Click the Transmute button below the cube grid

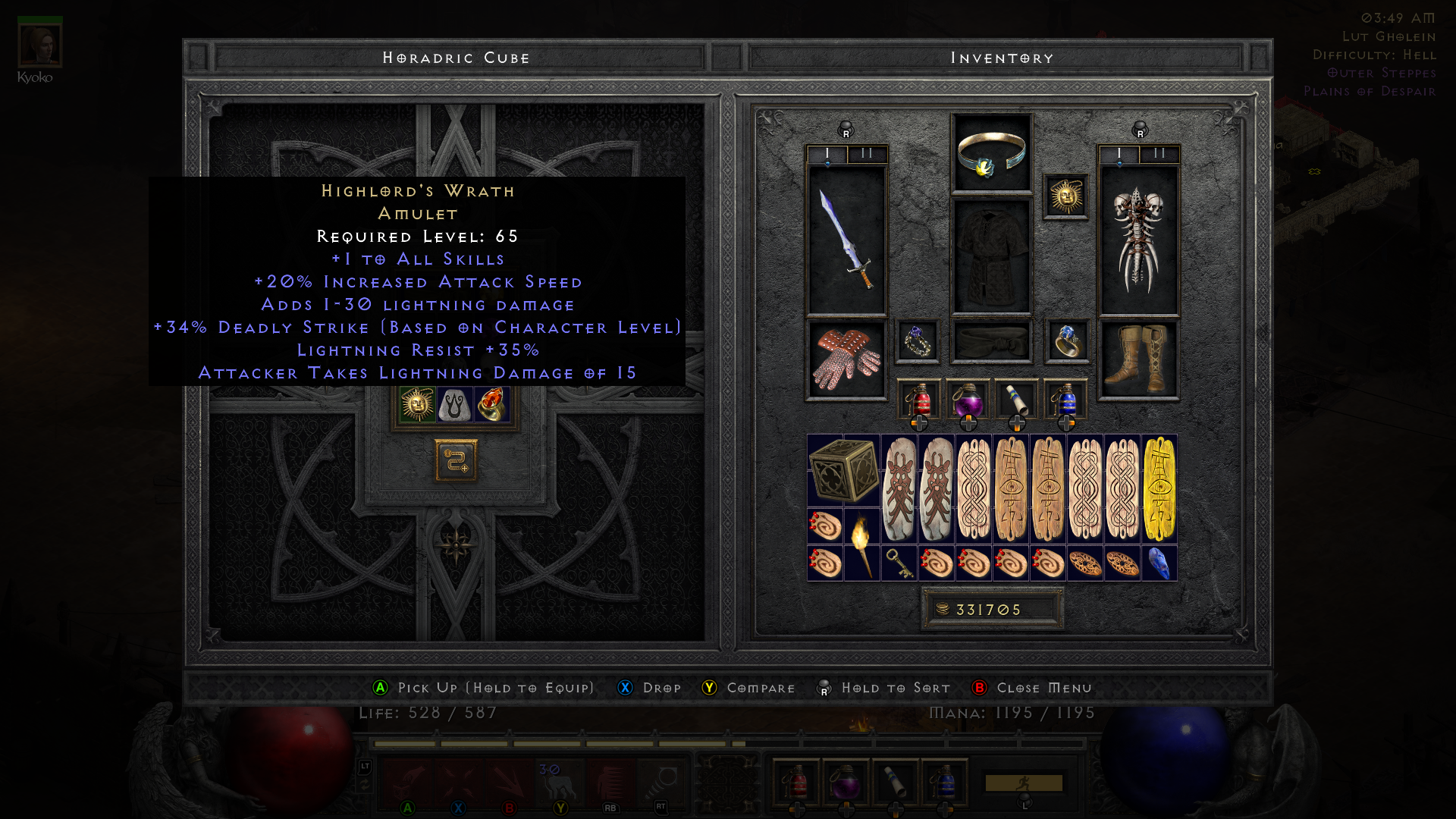[x=455, y=462]
